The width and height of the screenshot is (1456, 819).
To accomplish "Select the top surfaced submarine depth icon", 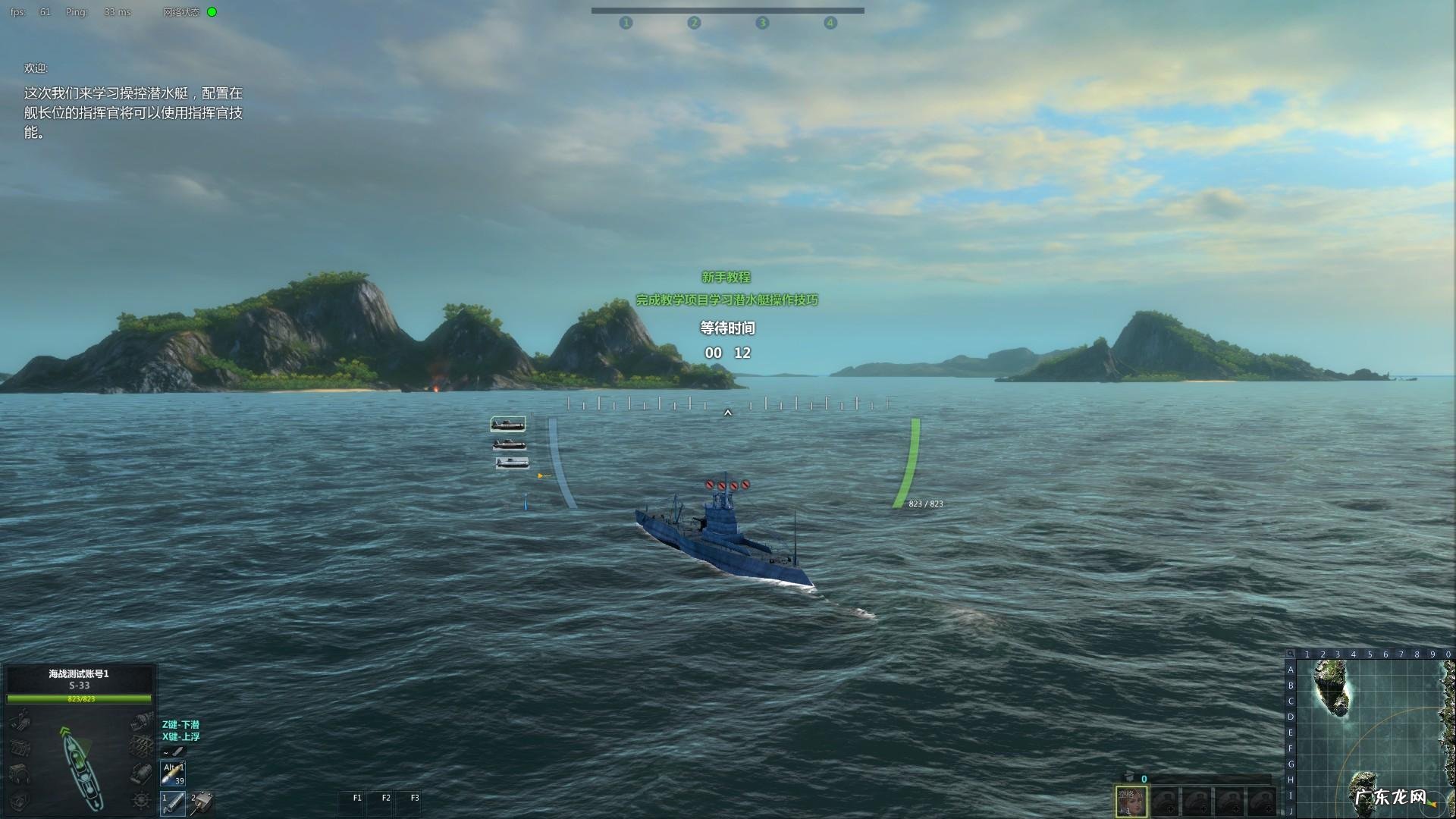I will [507, 424].
